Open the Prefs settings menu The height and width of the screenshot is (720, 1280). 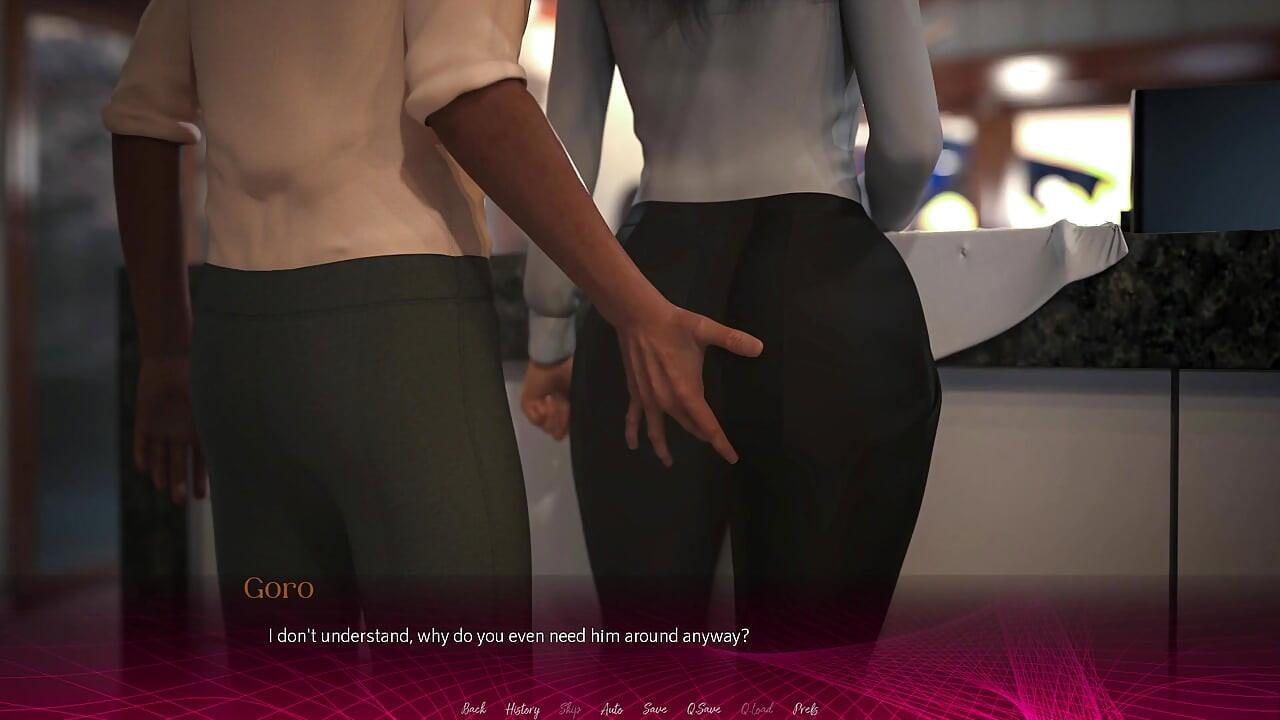point(805,709)
